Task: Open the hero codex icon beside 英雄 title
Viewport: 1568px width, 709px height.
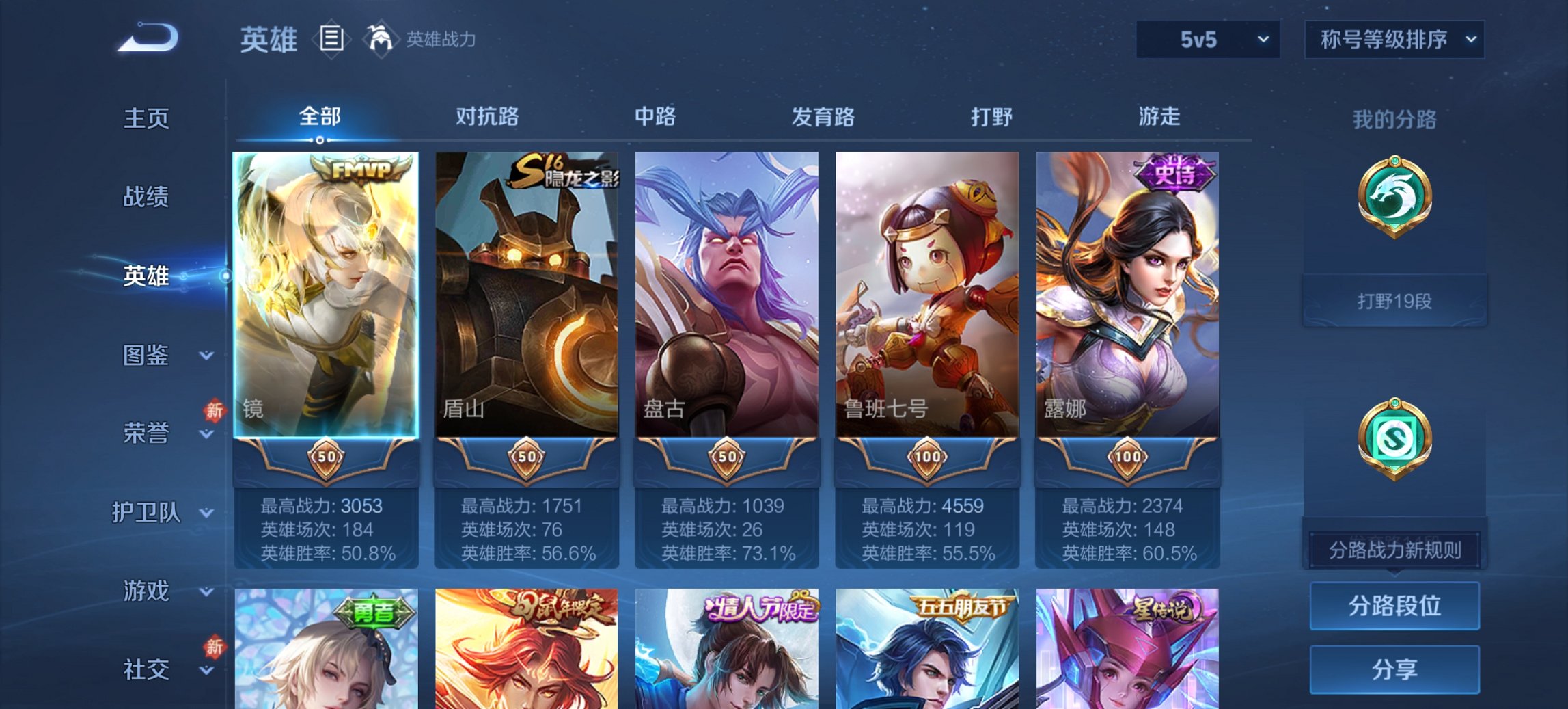Action: [333, 40]
